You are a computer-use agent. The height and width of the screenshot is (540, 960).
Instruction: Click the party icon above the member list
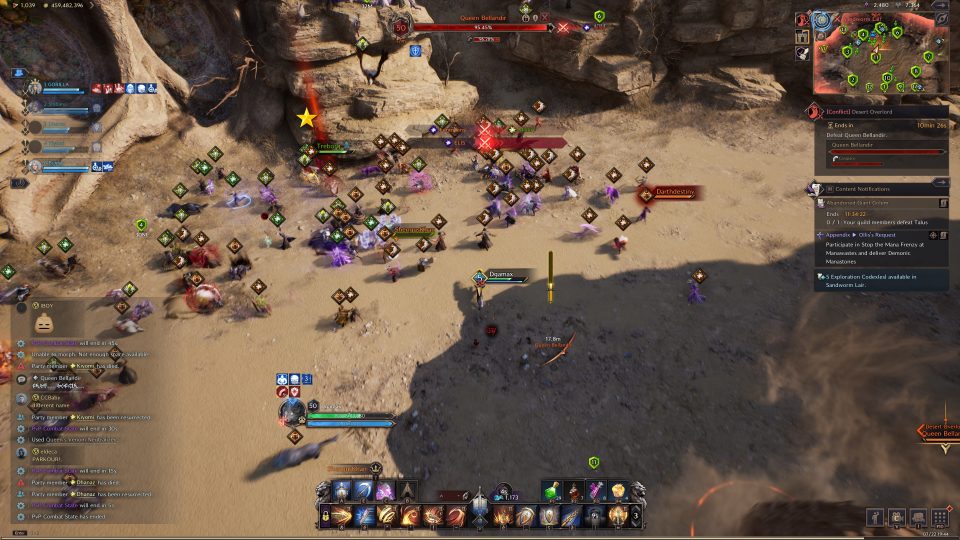point(19,73)
